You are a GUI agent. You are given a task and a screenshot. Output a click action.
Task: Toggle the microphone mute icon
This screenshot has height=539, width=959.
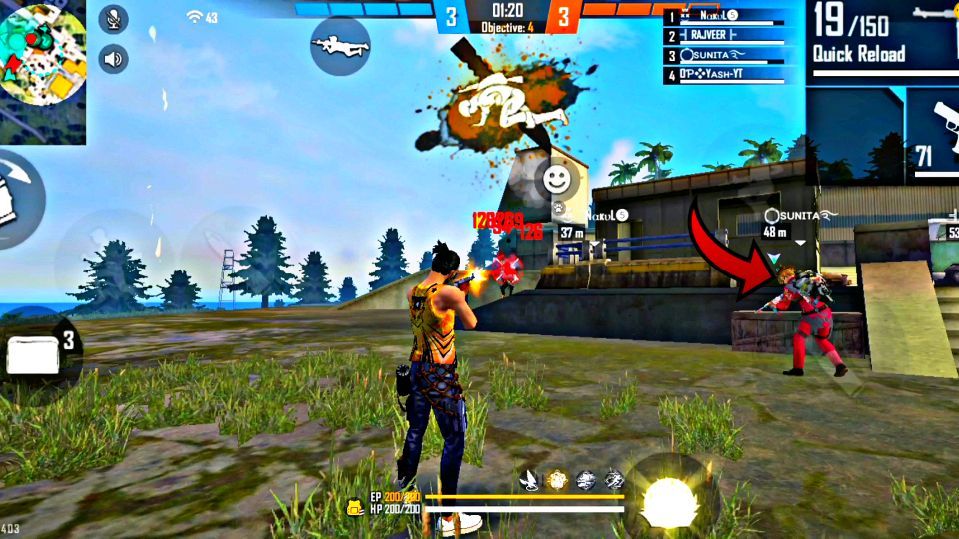coord(113,19)
